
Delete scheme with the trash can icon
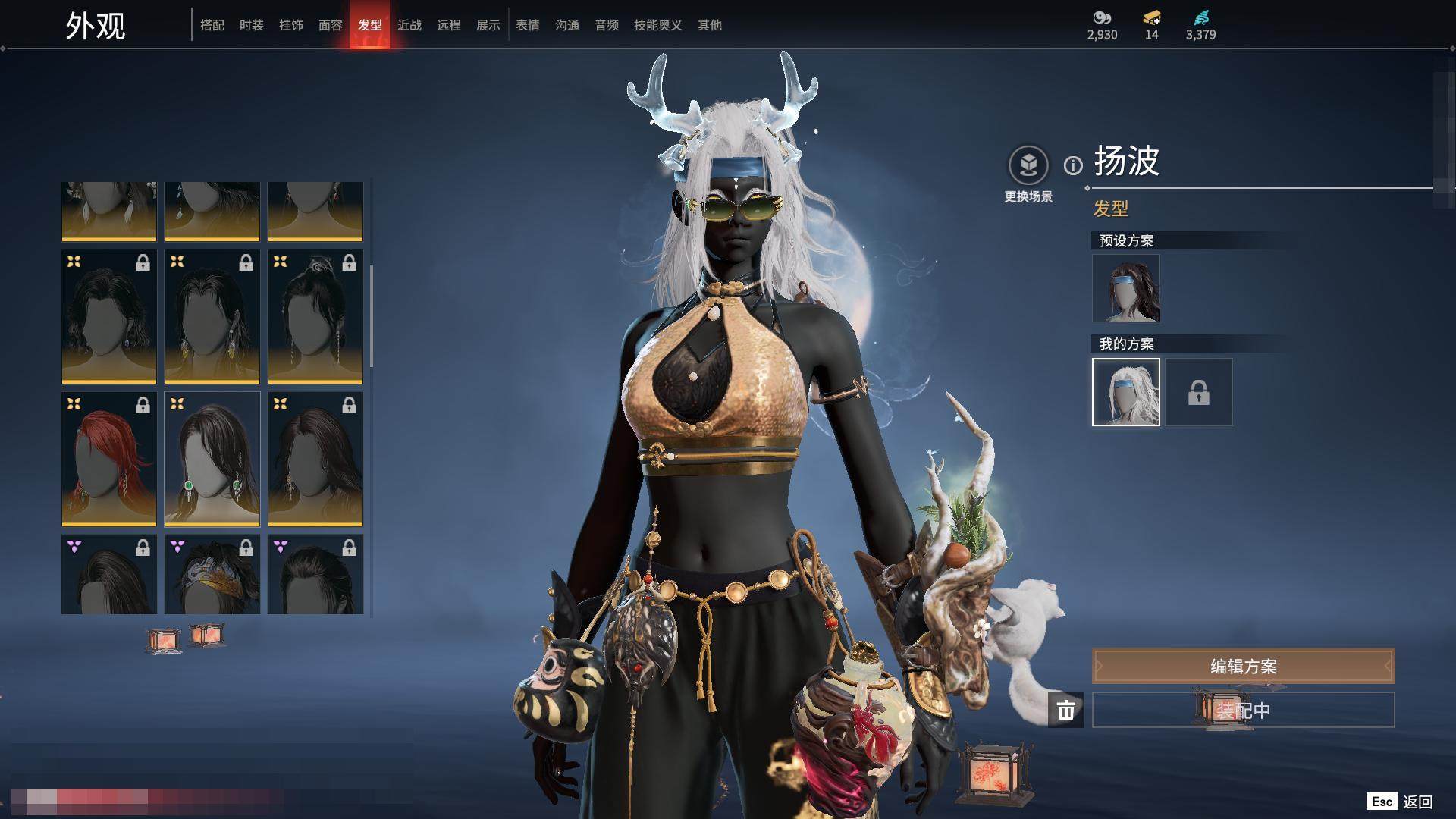[1066, 710]
